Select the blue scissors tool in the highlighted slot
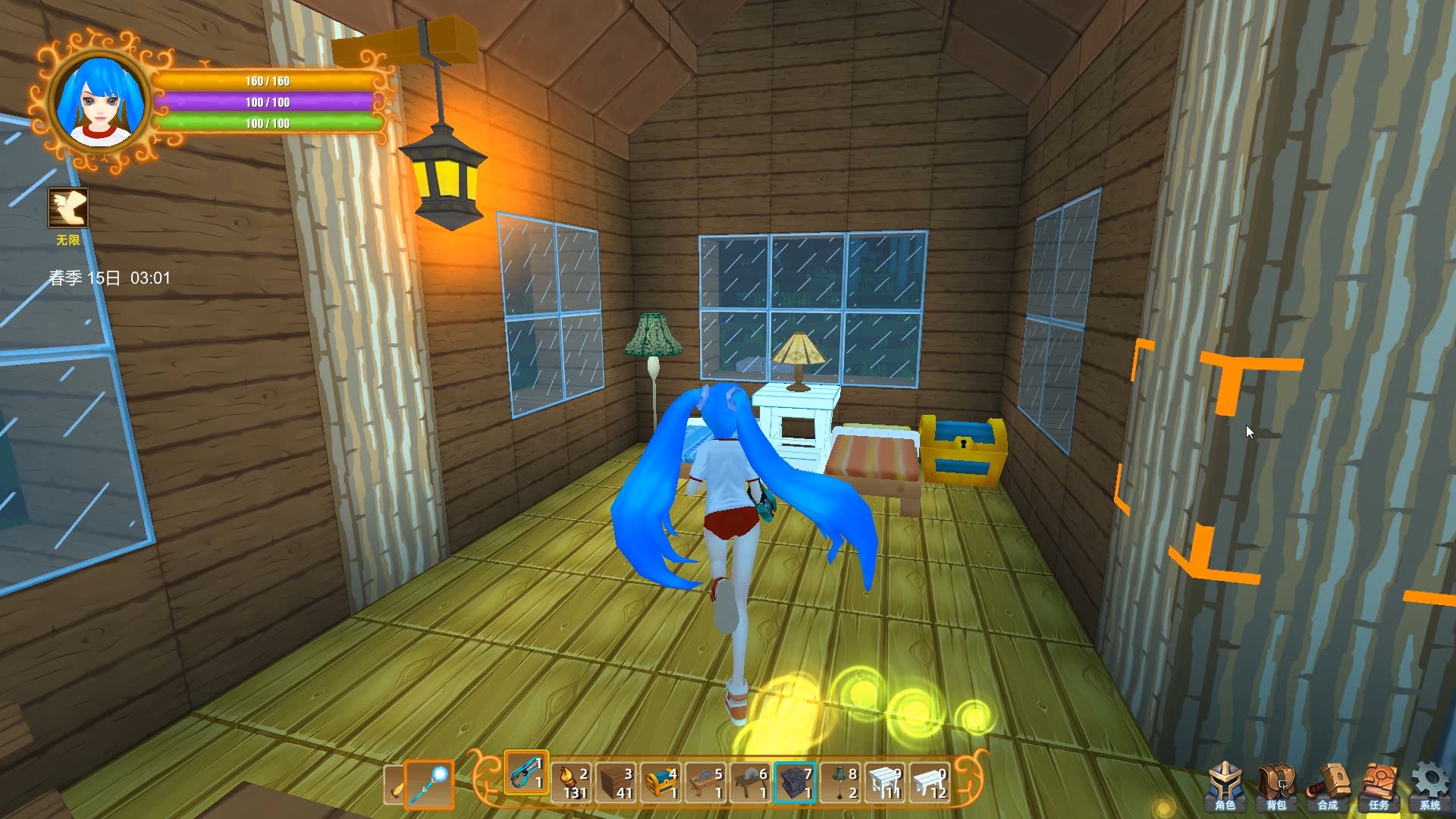Viewport: 1456px width, 819px height. point(526,780)
